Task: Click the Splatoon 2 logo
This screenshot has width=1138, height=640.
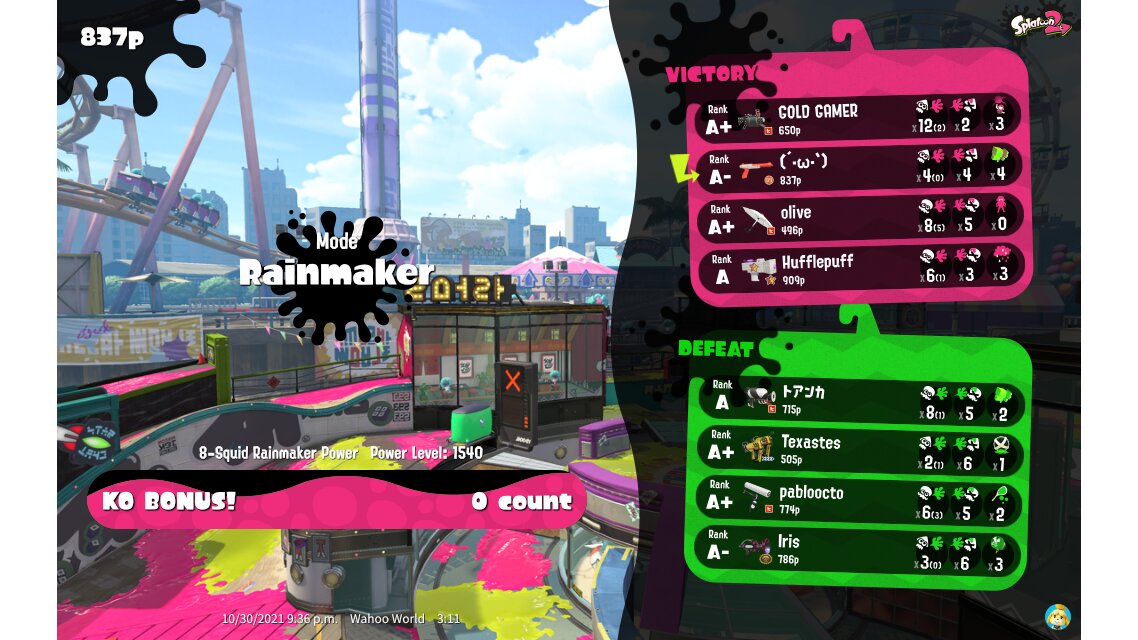Action: (1040, 24)
